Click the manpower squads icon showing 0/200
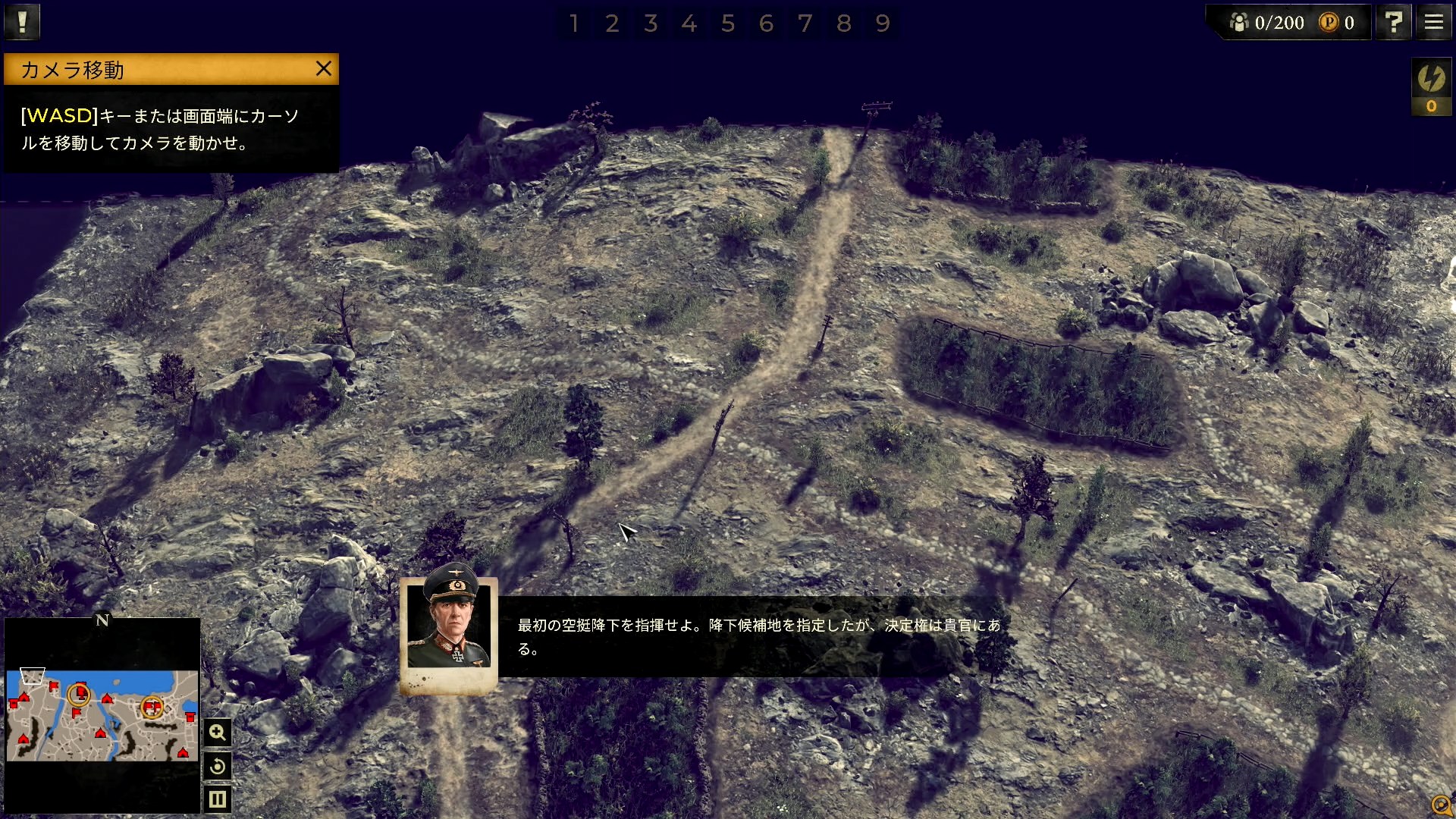This screenshot has height=819, width=1456. 1239,22
